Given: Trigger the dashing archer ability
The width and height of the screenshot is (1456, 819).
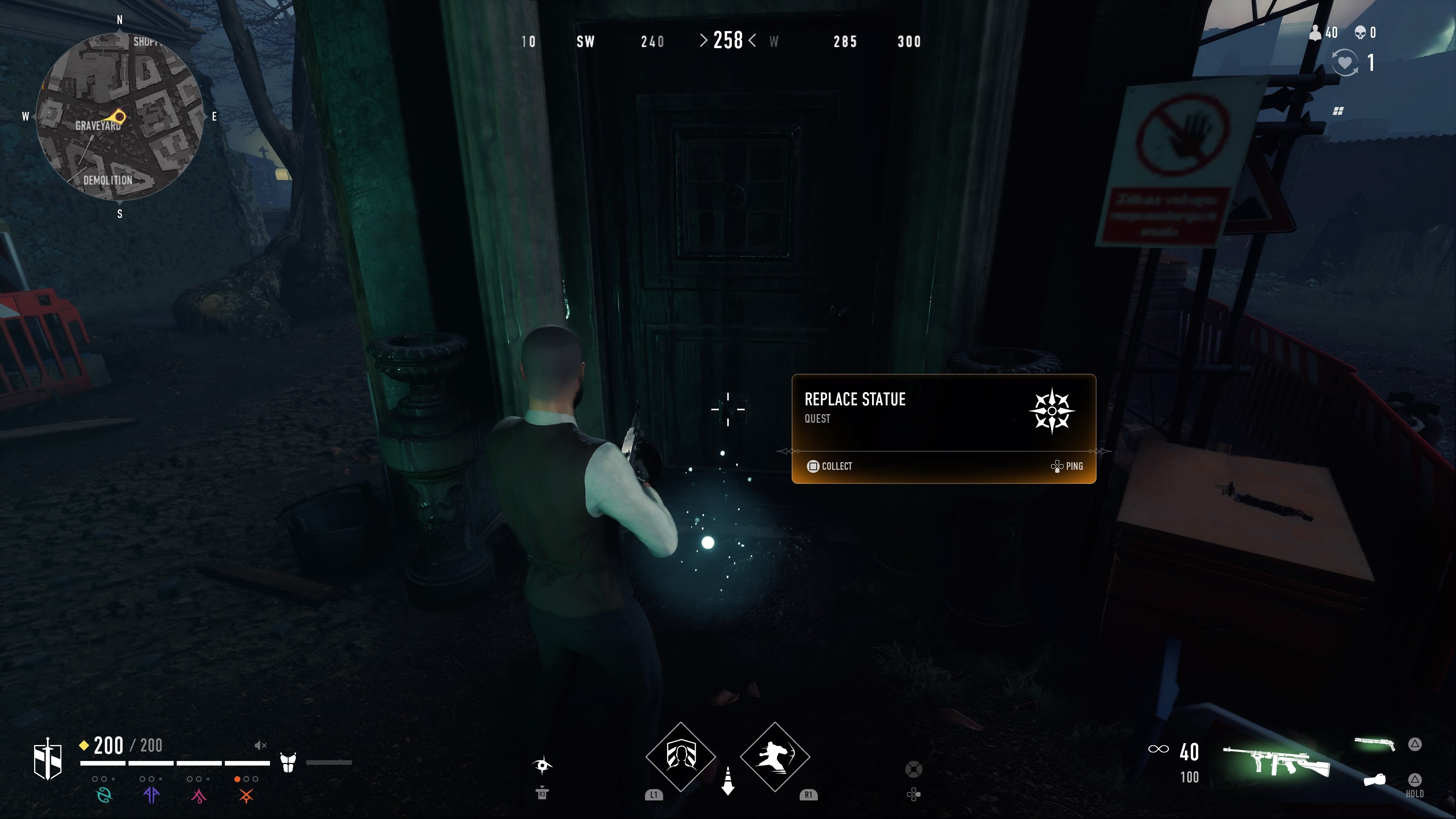Looking at the screenshot, I should [x=775, y=756].
